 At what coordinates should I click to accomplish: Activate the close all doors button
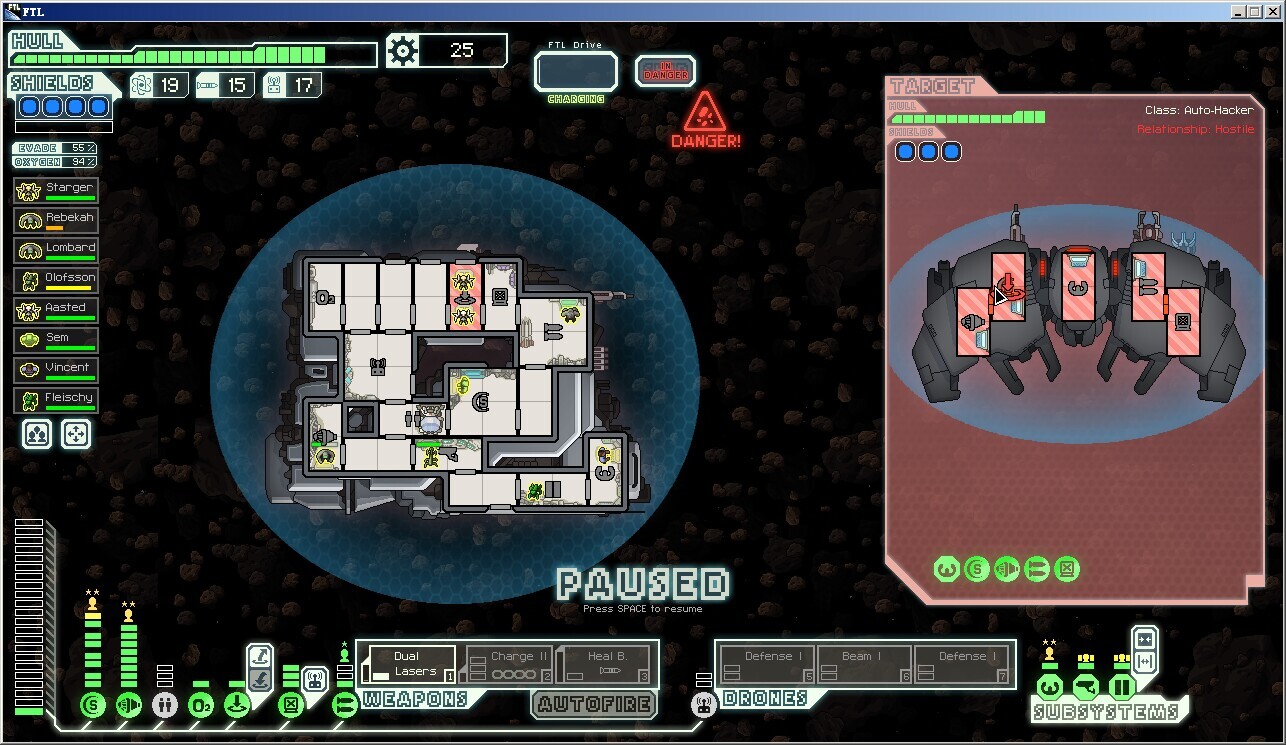pyautogui.click(x=1145, y=639)
